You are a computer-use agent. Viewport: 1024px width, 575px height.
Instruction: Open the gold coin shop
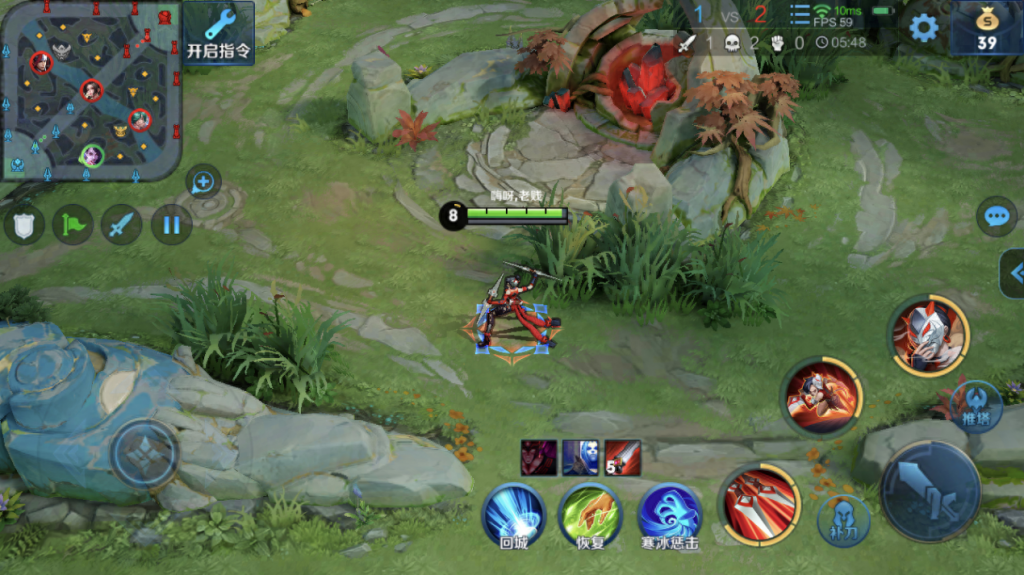986,28
